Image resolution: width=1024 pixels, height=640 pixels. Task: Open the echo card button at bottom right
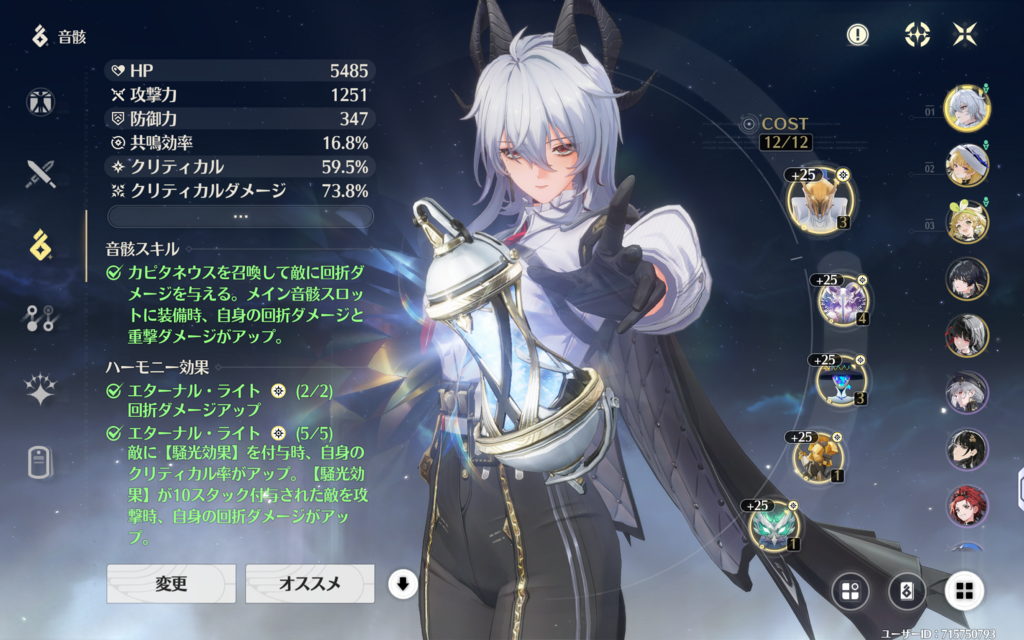906,590
